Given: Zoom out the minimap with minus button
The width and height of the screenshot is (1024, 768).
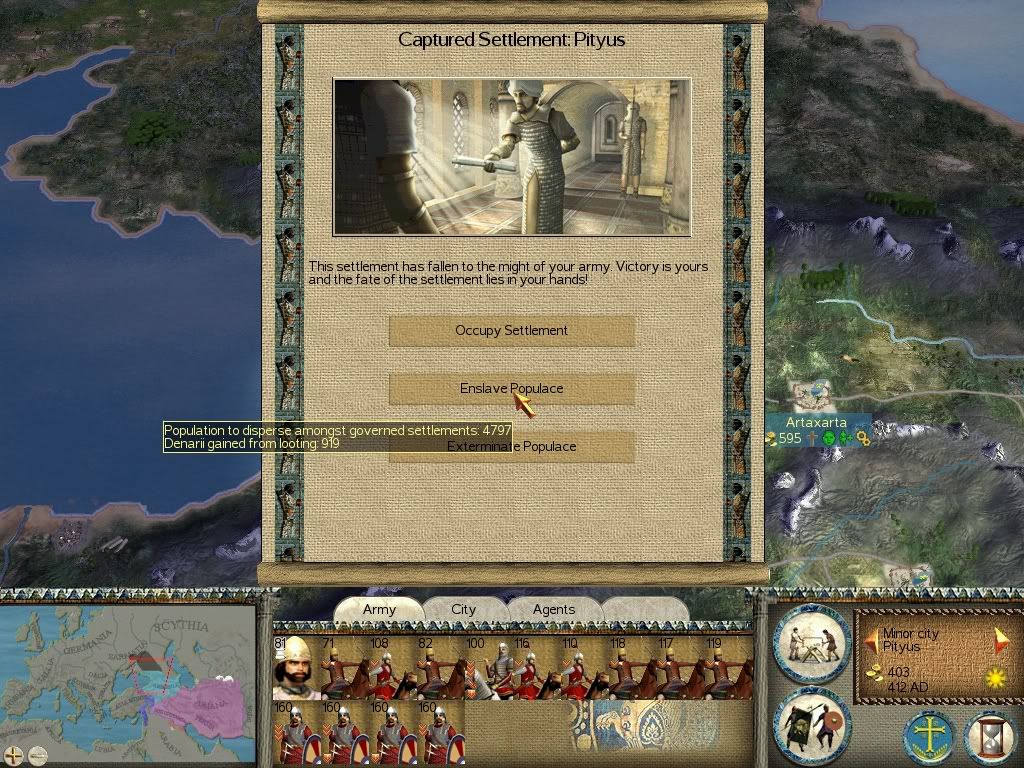Looking at the screenshot, I should tap(37, 755).
